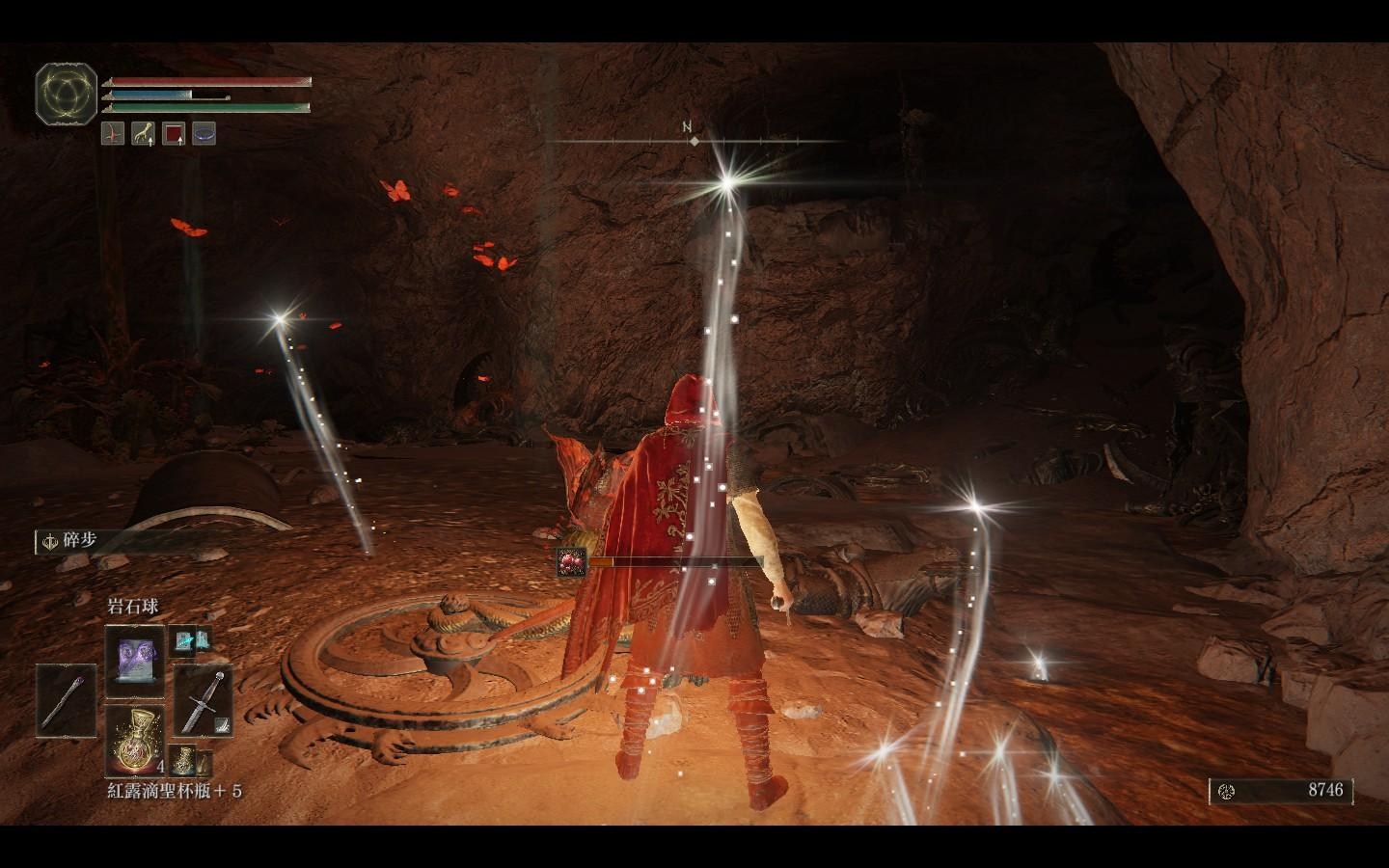This screenshot has width=1389, height=868.
Task: Select the Rock Sling spell slot
Action: [x=134, y=660]
